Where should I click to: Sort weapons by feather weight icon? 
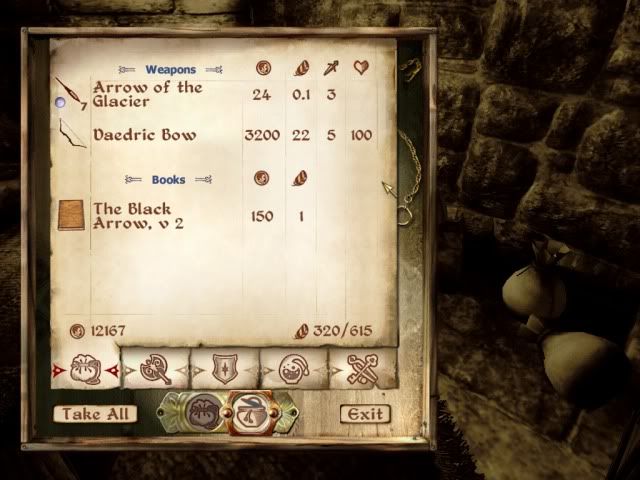pyautogui.click(x=302, y=69)
